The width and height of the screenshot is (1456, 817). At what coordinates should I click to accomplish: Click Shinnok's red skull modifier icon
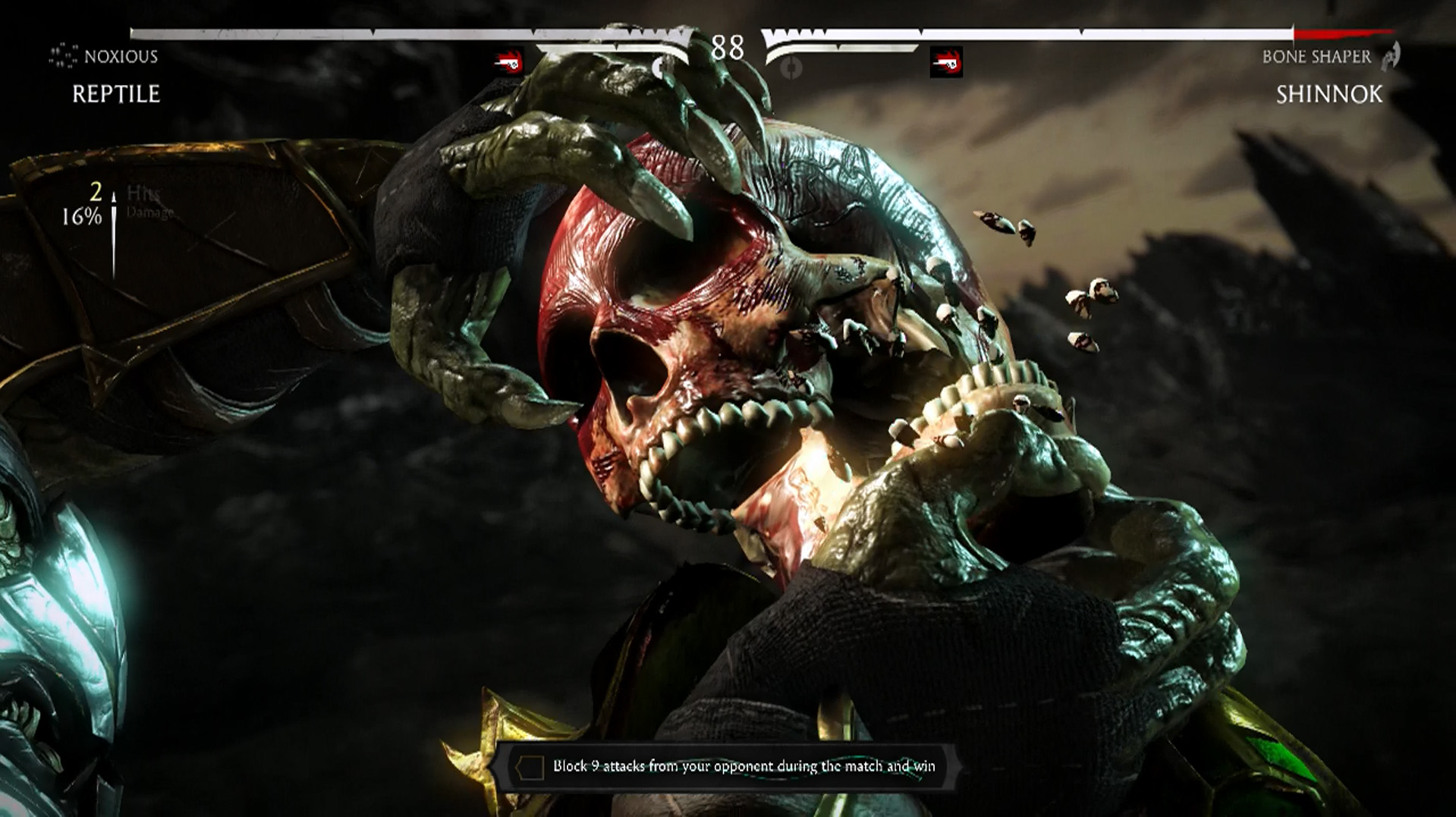point(946,62)
